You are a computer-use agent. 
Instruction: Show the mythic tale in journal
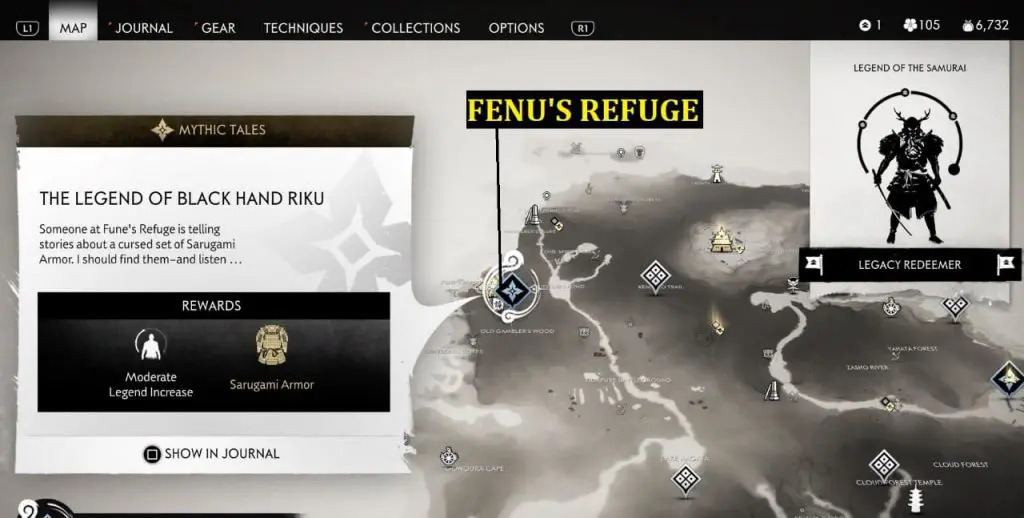211,453
